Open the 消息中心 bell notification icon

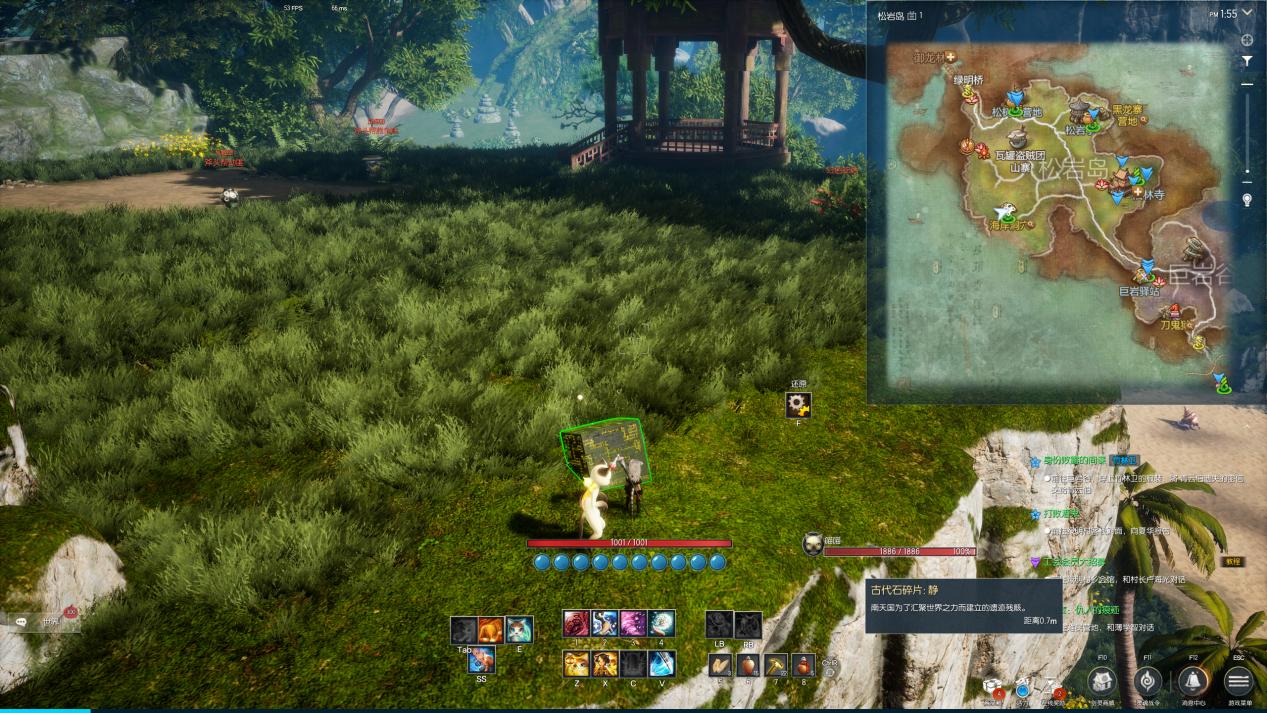(x=1192, y=681)
